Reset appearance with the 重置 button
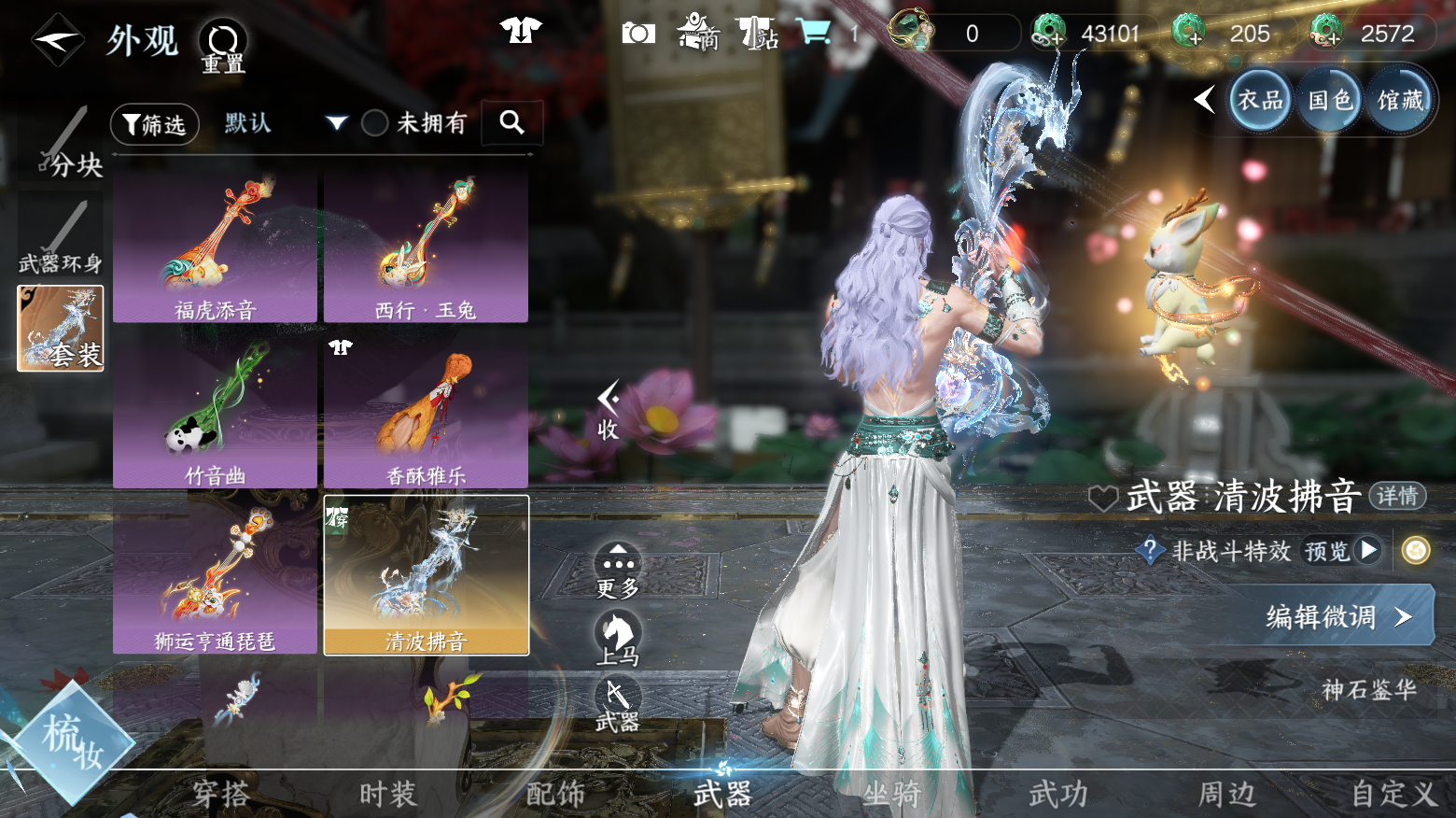 point(223,46)
